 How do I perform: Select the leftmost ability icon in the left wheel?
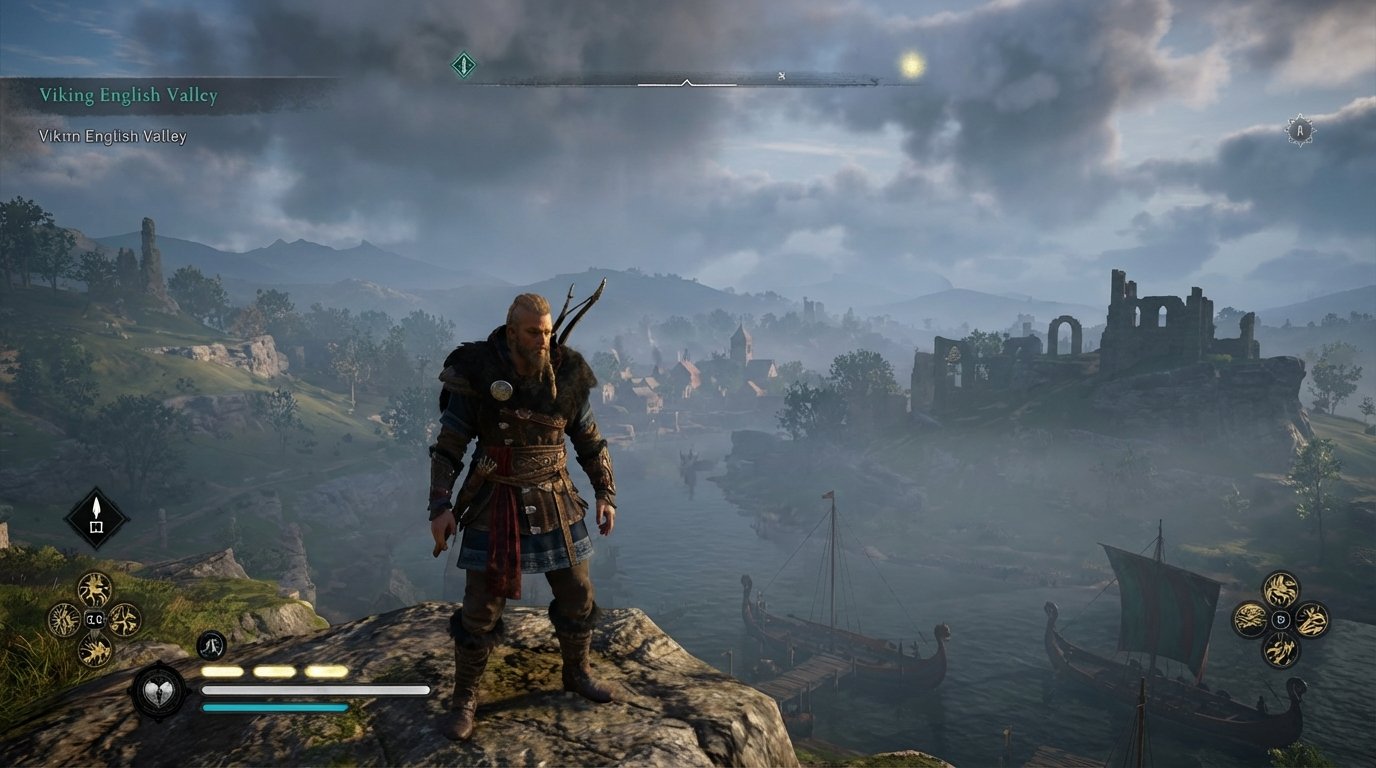(x=62, y=620)
